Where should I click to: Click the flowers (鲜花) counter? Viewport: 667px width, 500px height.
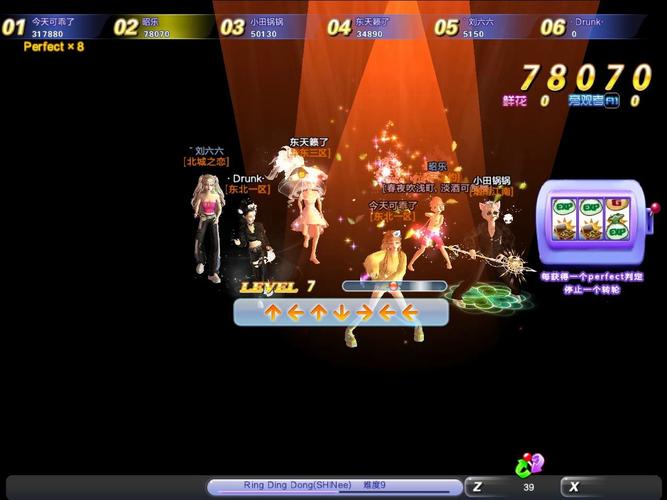pos(526,100)
